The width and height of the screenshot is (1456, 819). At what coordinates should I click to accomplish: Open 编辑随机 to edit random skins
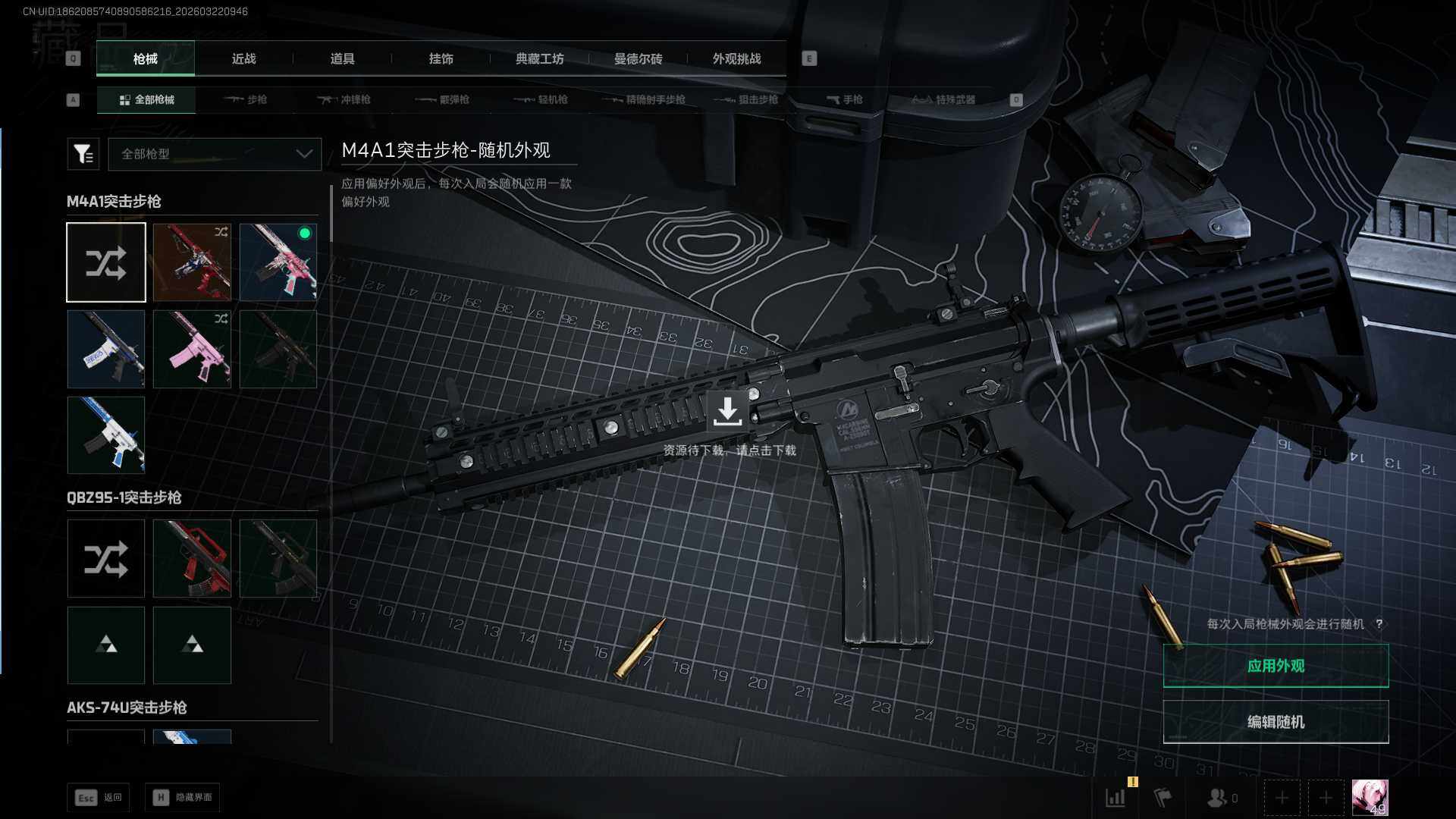pos(1276,722)
